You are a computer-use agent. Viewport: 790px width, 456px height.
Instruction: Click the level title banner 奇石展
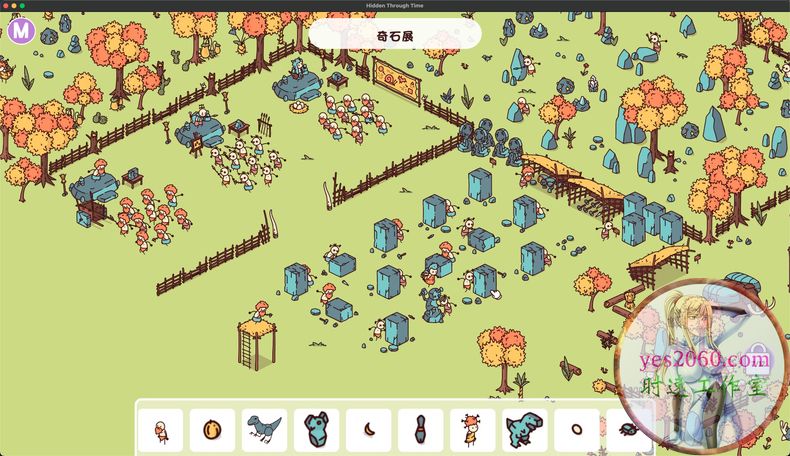point(395,35)
